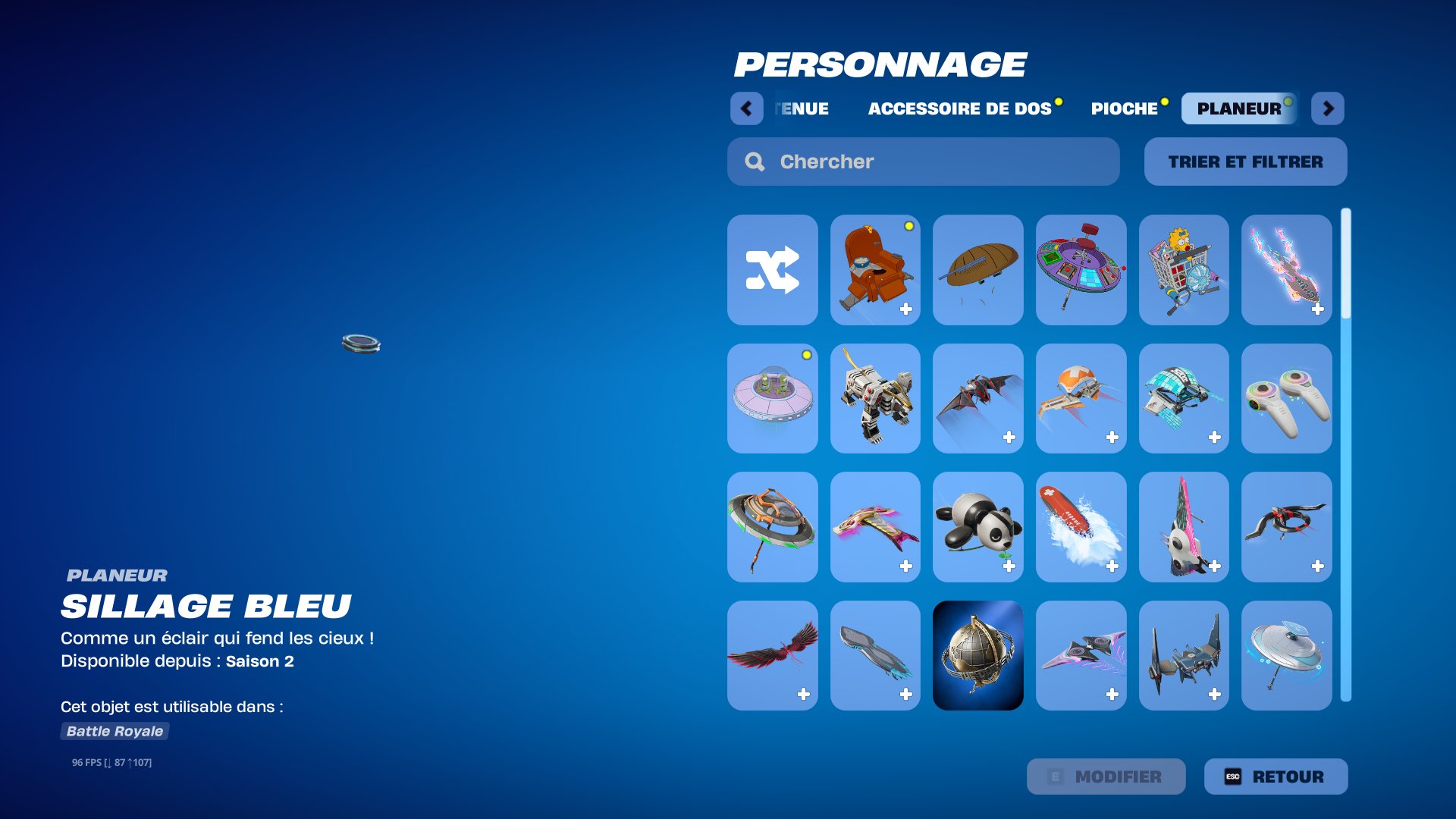
Task: Select the wooden zeppelin glider
Action: coord(977,269)
